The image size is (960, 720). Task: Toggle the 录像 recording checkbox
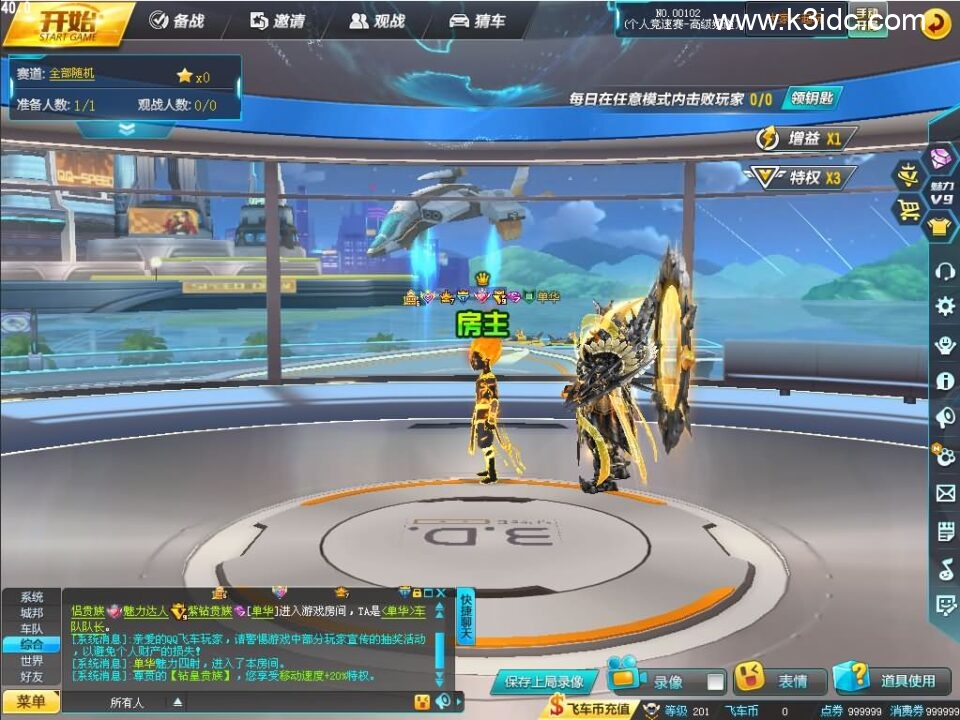click(715, 682)
